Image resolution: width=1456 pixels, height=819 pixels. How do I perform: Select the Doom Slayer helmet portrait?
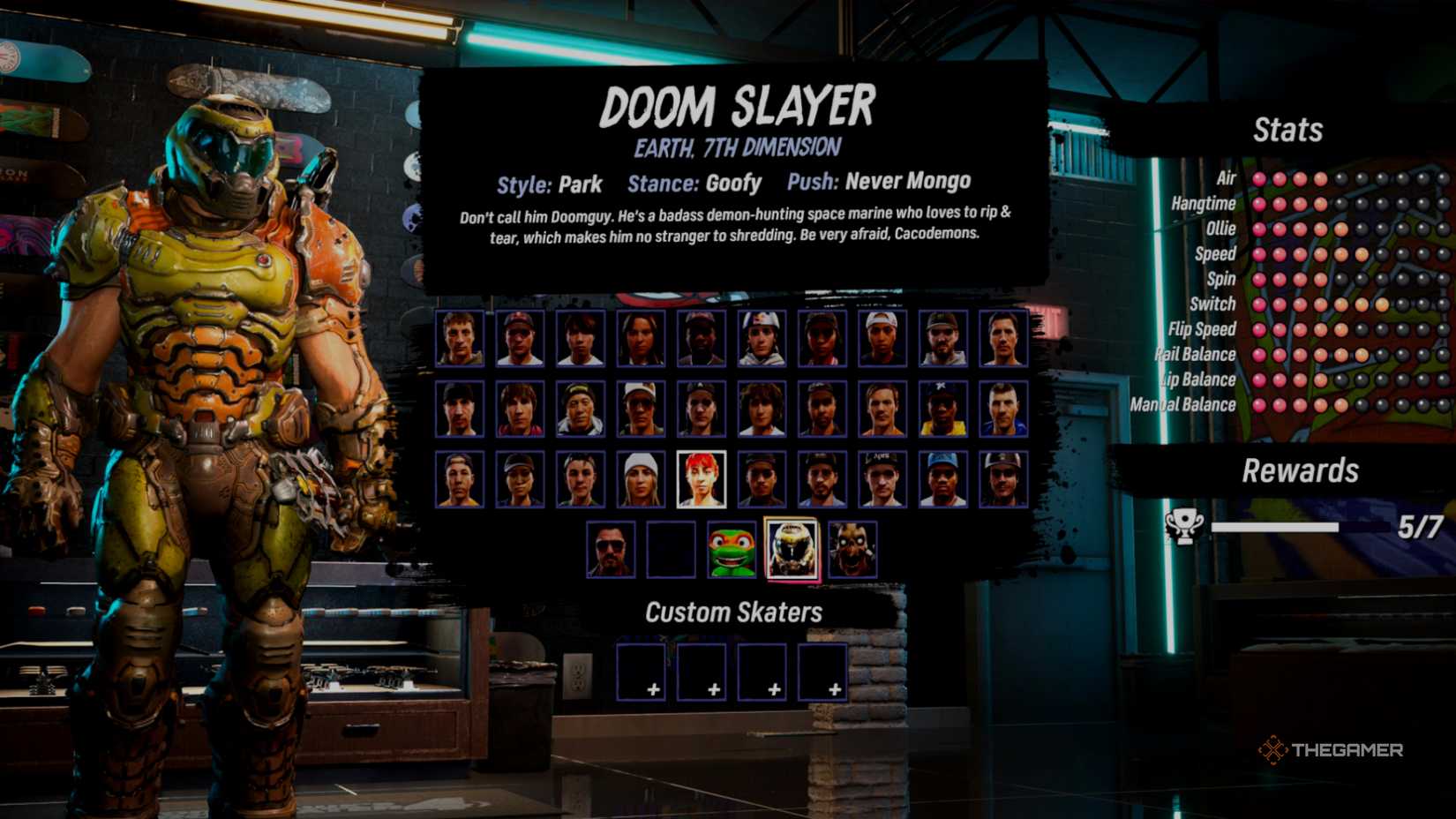pyautogui.click(x=792, y=547)
